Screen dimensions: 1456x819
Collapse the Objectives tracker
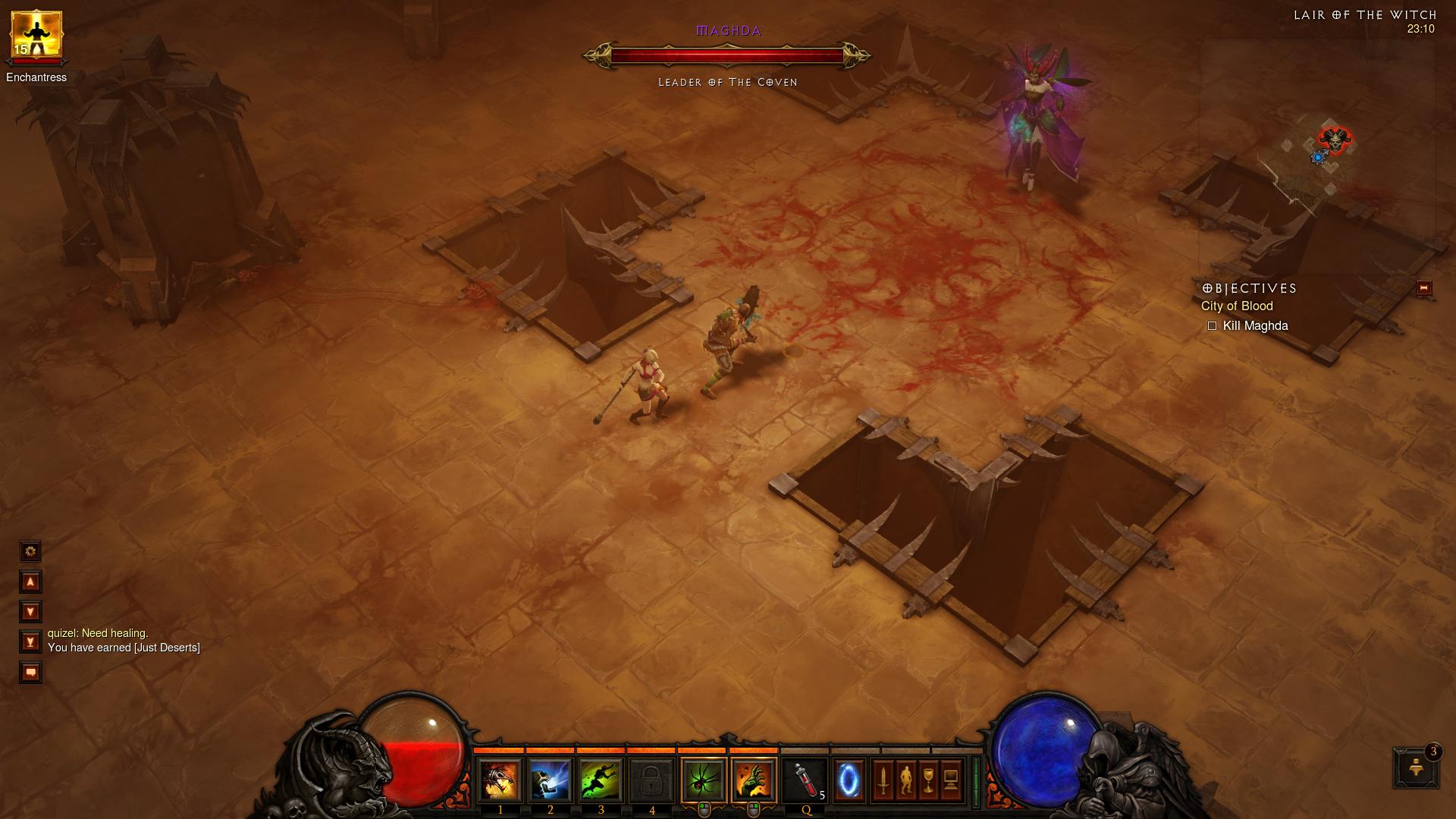pyautogui.click(x=1423, y=288)
